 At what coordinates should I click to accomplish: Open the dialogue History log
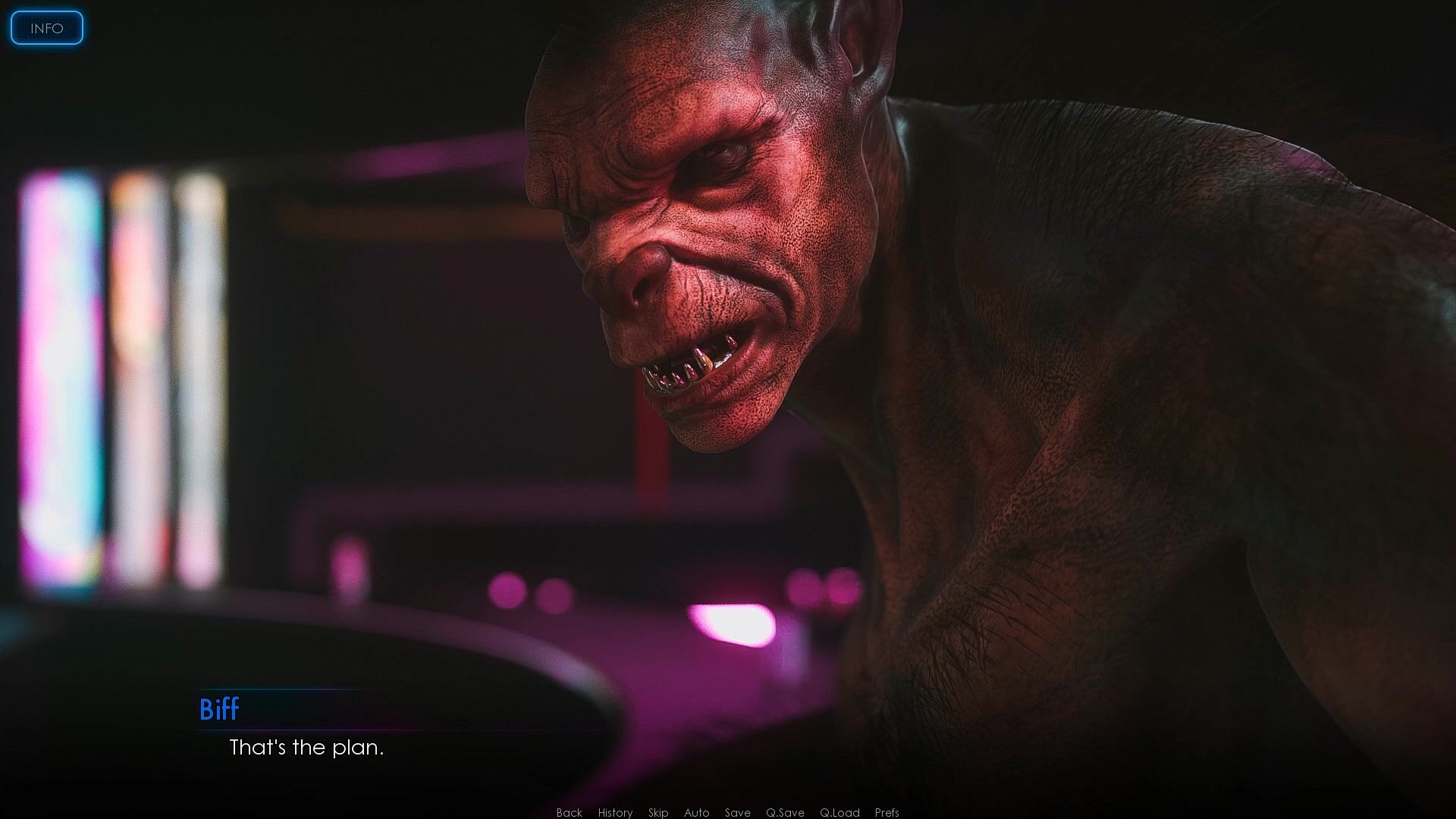[615, 812]
